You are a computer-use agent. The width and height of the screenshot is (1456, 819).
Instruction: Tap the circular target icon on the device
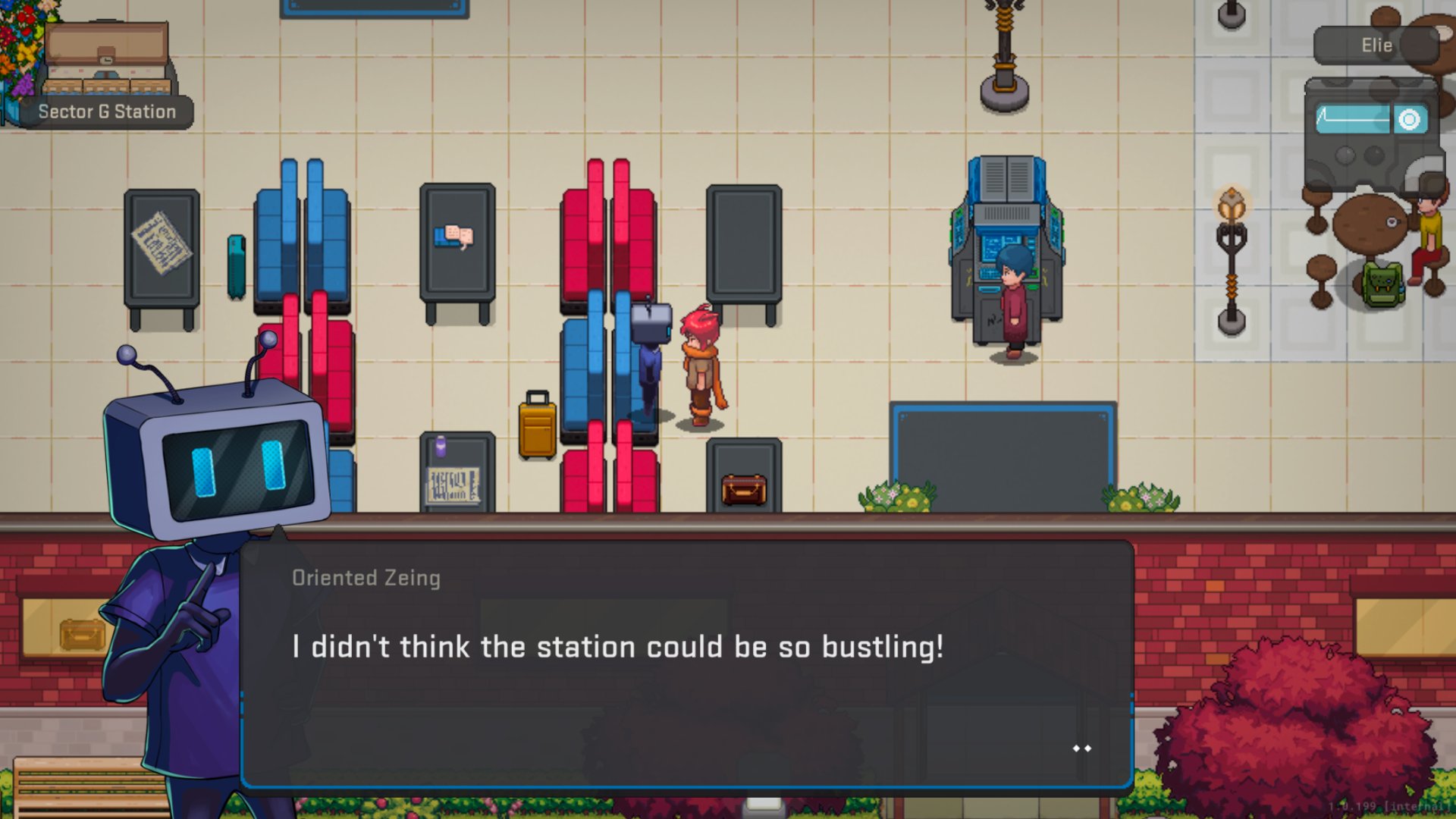coord(1409,120)
